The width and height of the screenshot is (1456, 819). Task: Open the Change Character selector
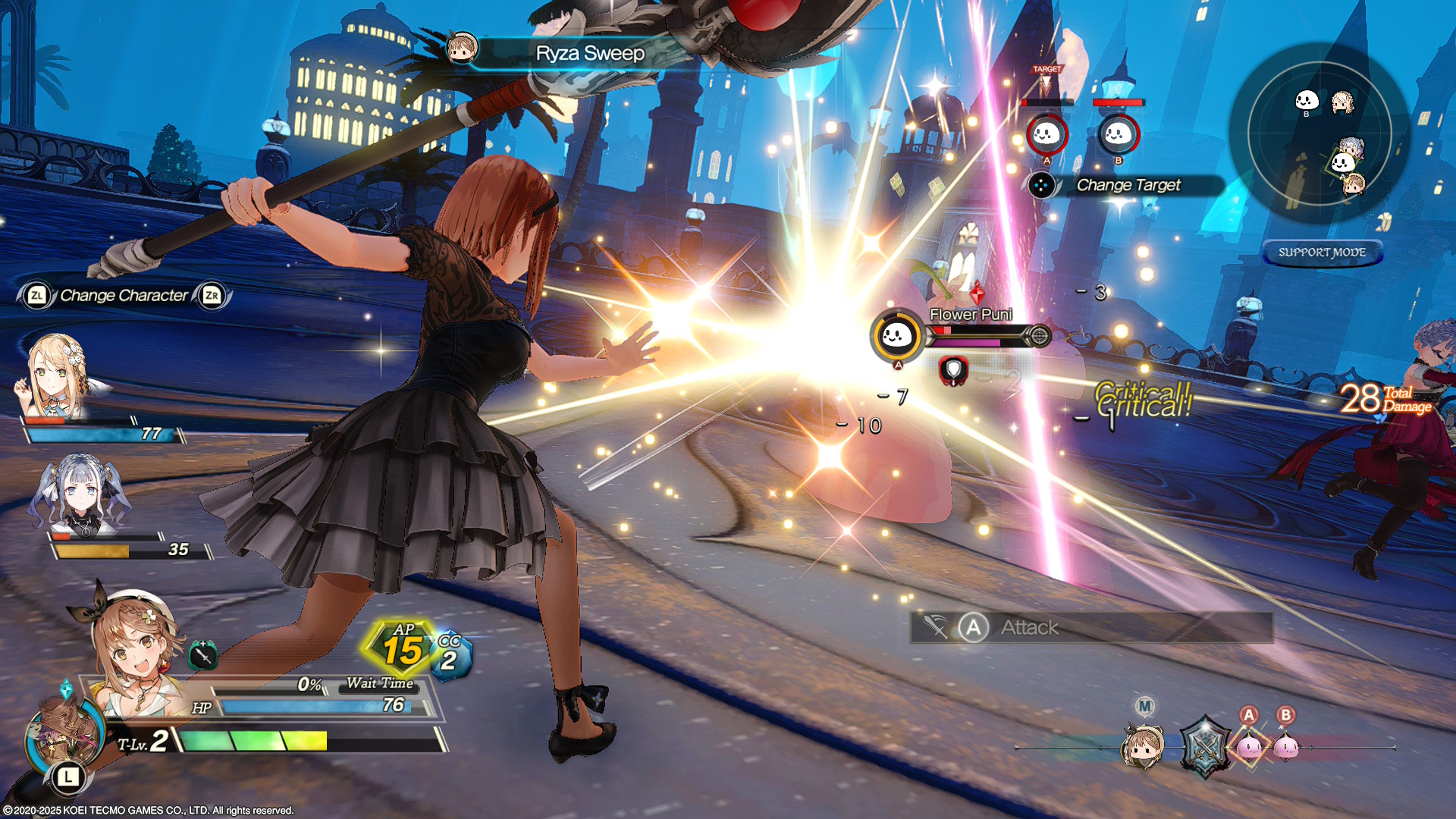coord(124,296)
